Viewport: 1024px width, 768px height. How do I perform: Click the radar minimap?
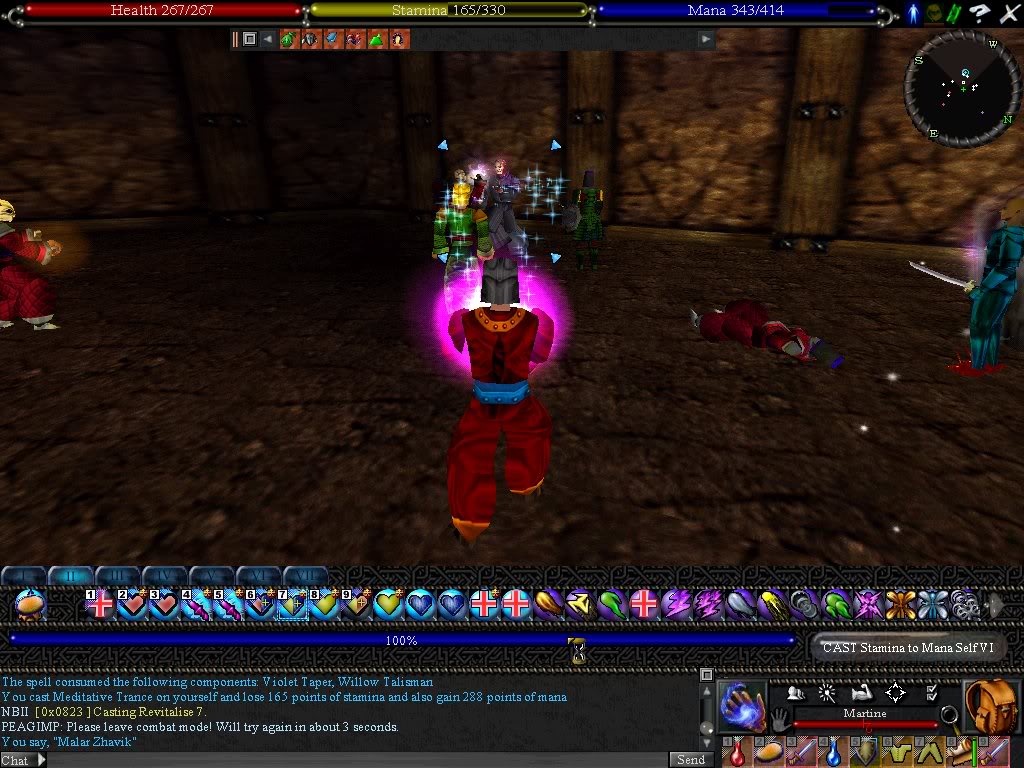(964, 89)
